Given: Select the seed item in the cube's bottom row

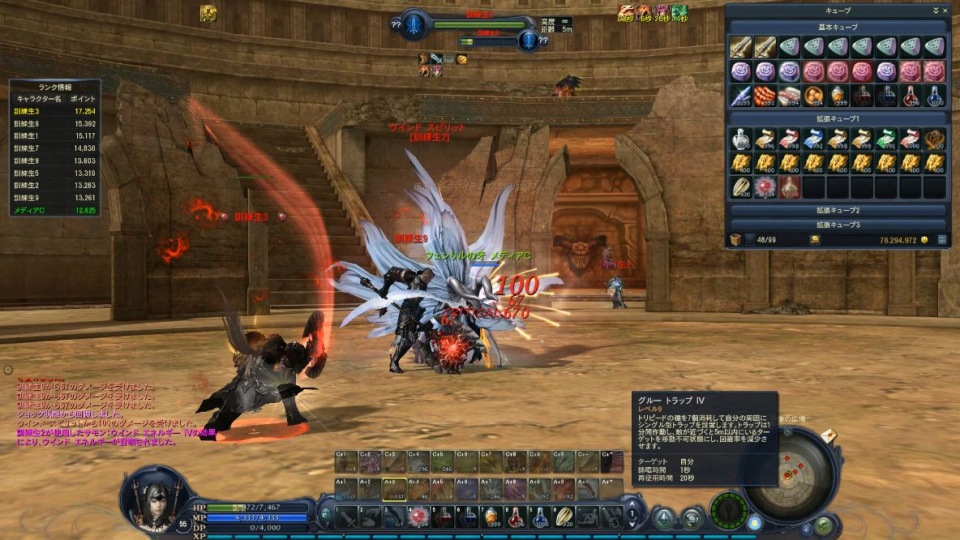Looking at the screenshot, I should [x=740, y=187].
